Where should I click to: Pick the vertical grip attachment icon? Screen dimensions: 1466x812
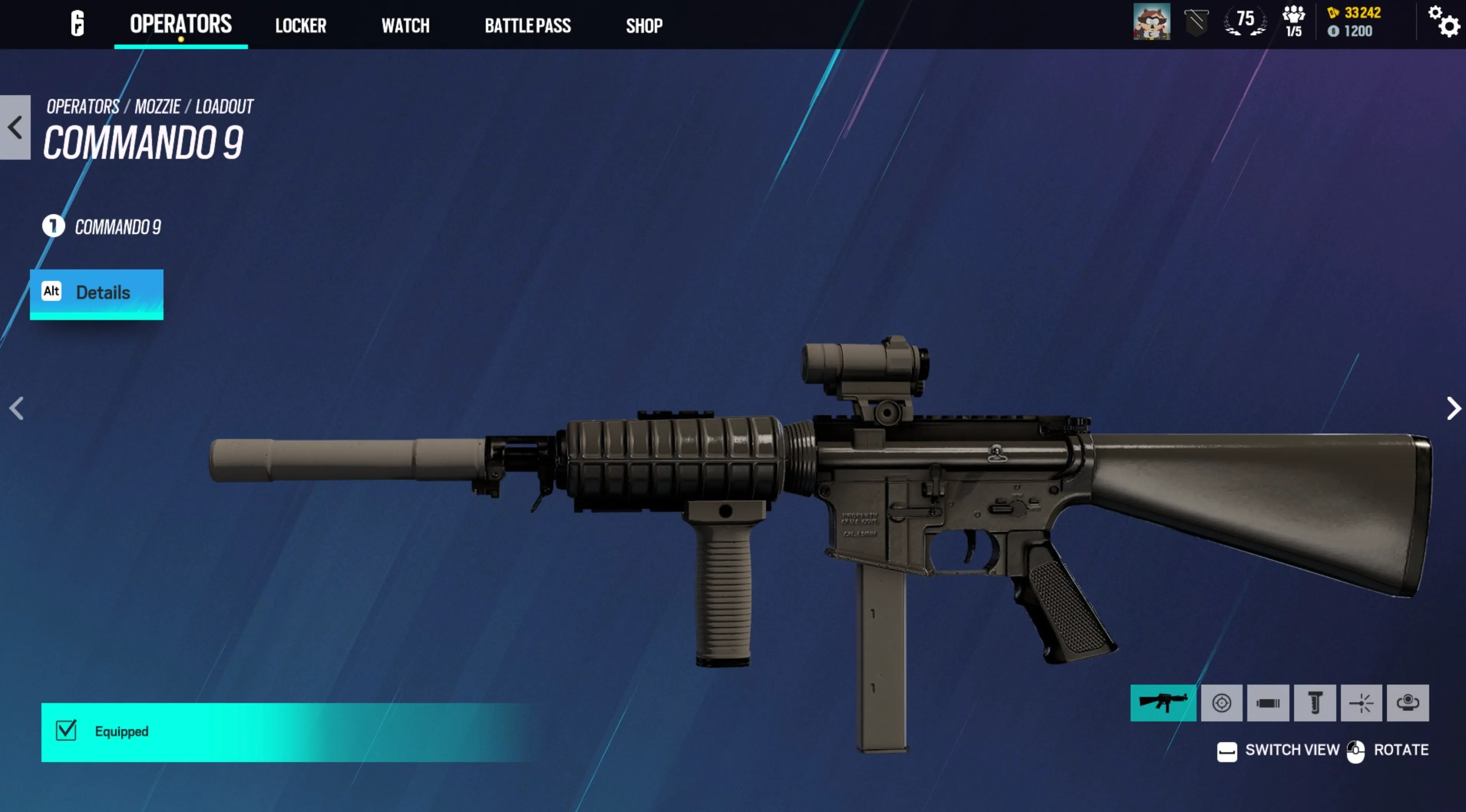1315,703
